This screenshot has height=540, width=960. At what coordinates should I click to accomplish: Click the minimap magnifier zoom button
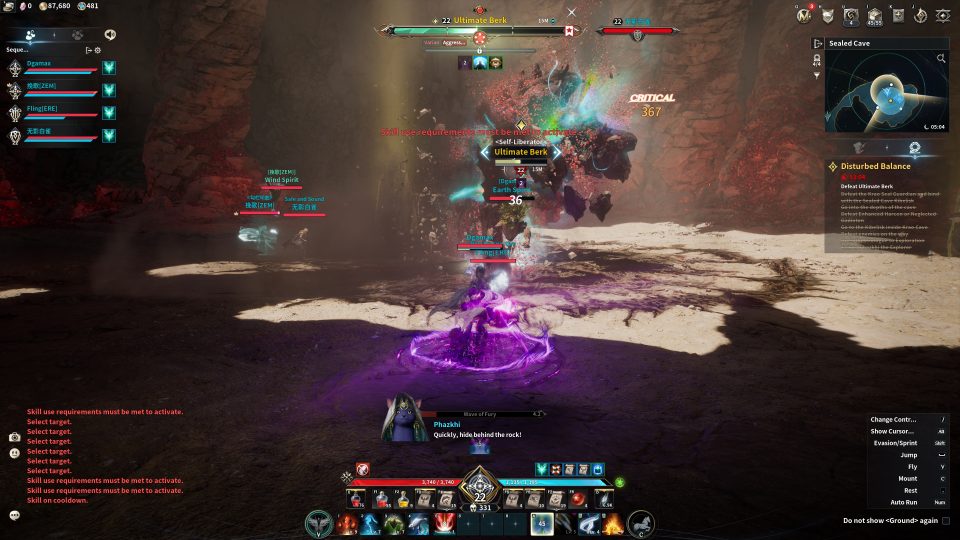(941, 59)
